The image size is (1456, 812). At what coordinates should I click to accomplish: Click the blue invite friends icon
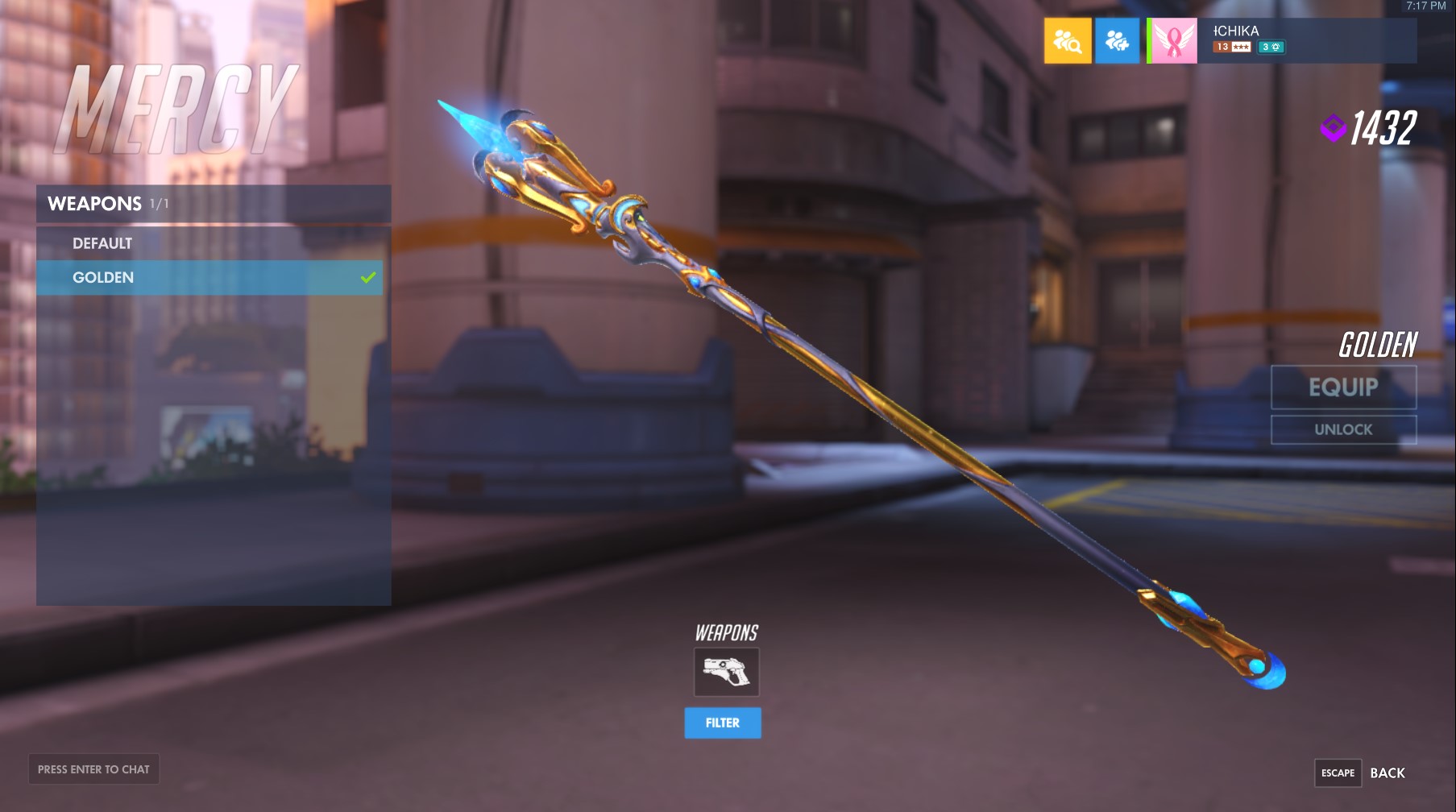click(x=1118, y=40)
